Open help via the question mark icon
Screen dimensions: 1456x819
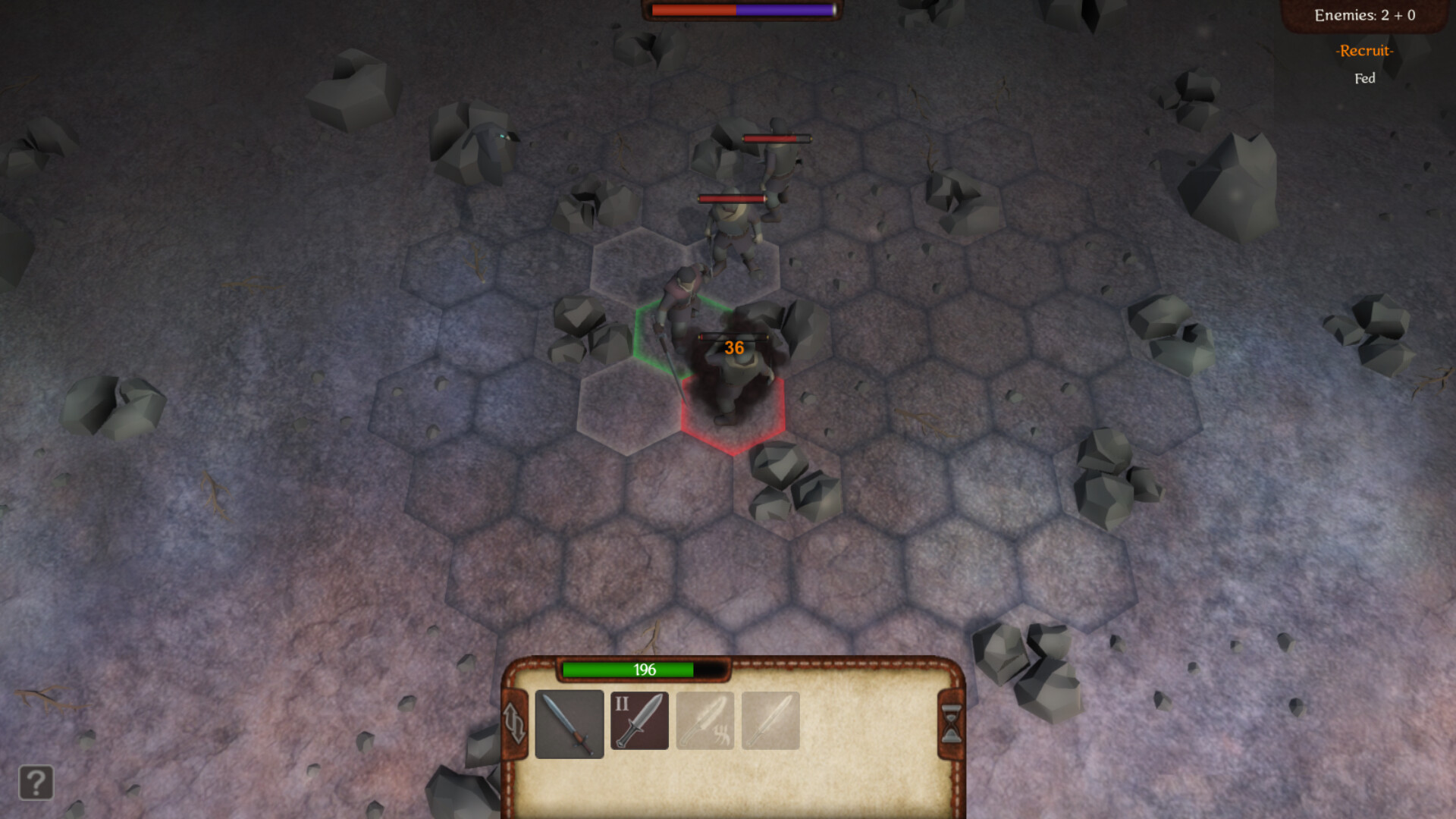coord(35,783)
